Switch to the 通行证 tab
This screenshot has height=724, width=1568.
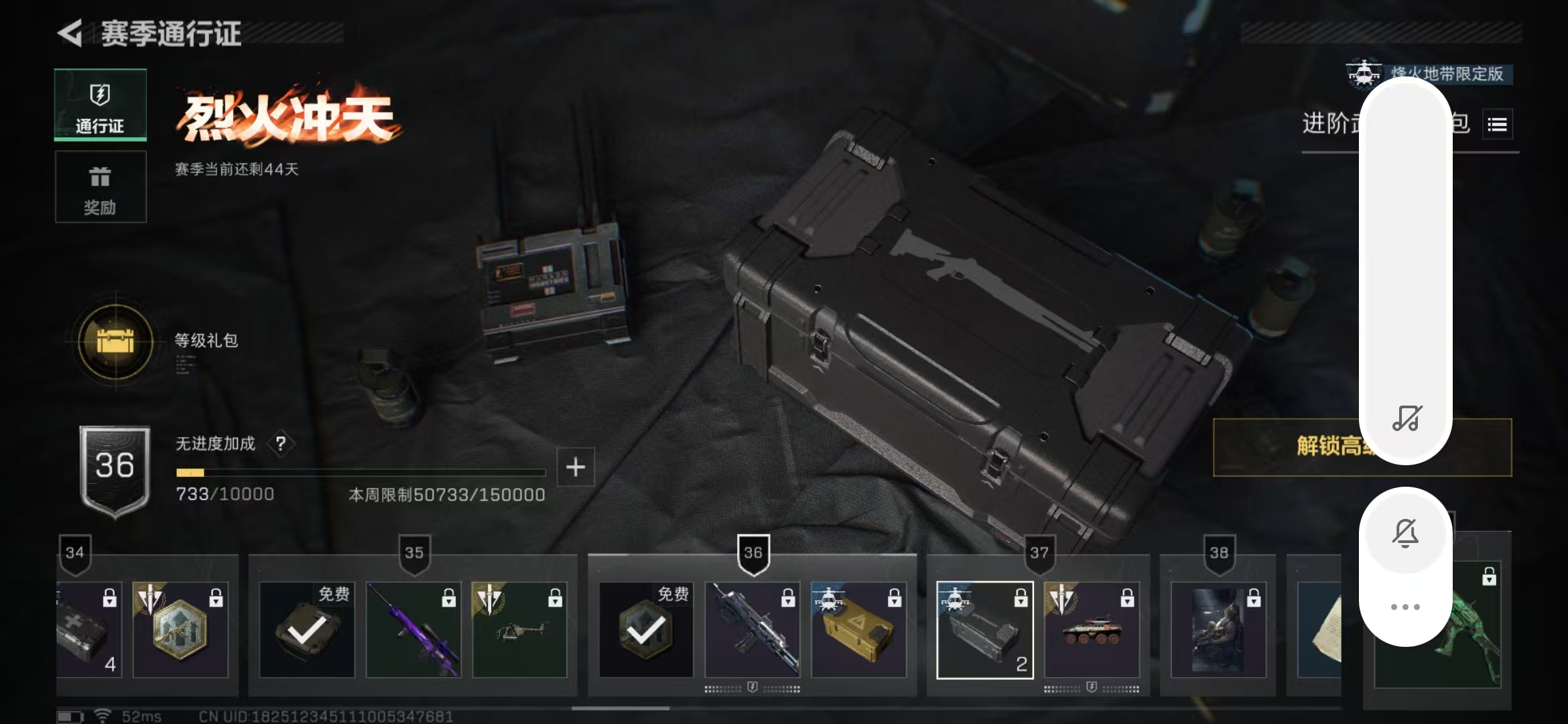point(101,105)
